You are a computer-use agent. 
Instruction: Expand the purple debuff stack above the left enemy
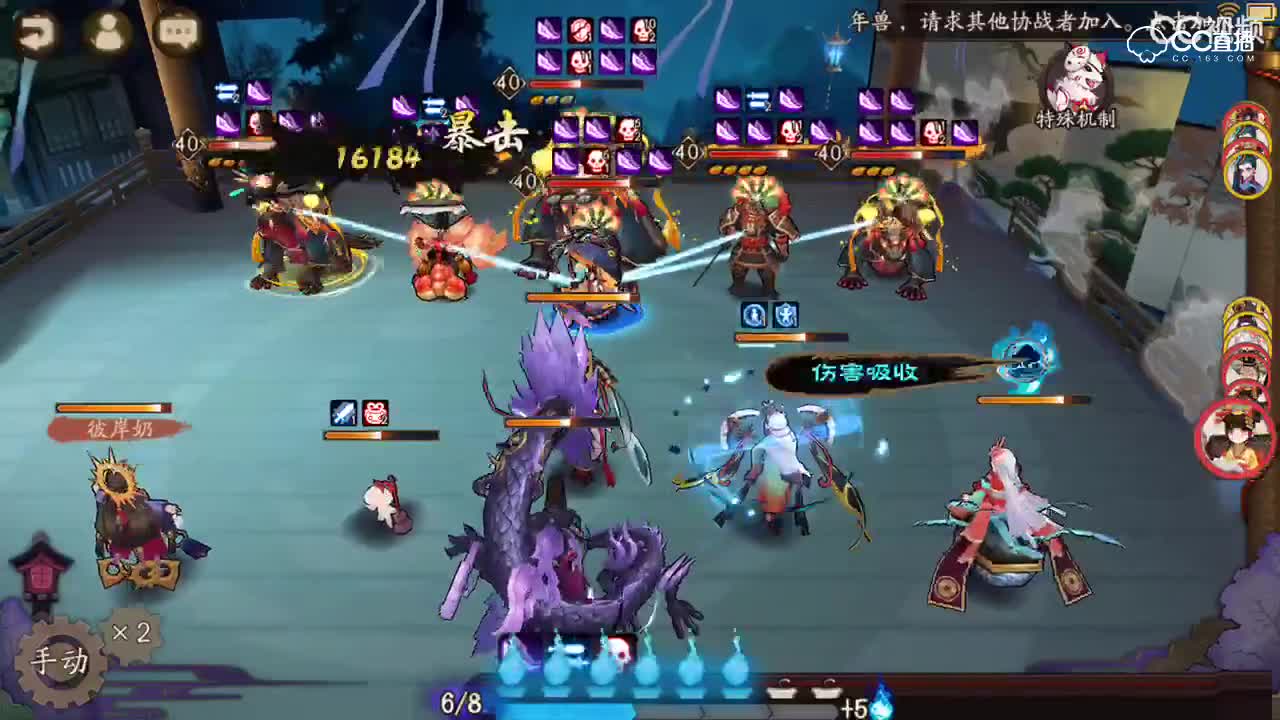(x=255, y=113)
